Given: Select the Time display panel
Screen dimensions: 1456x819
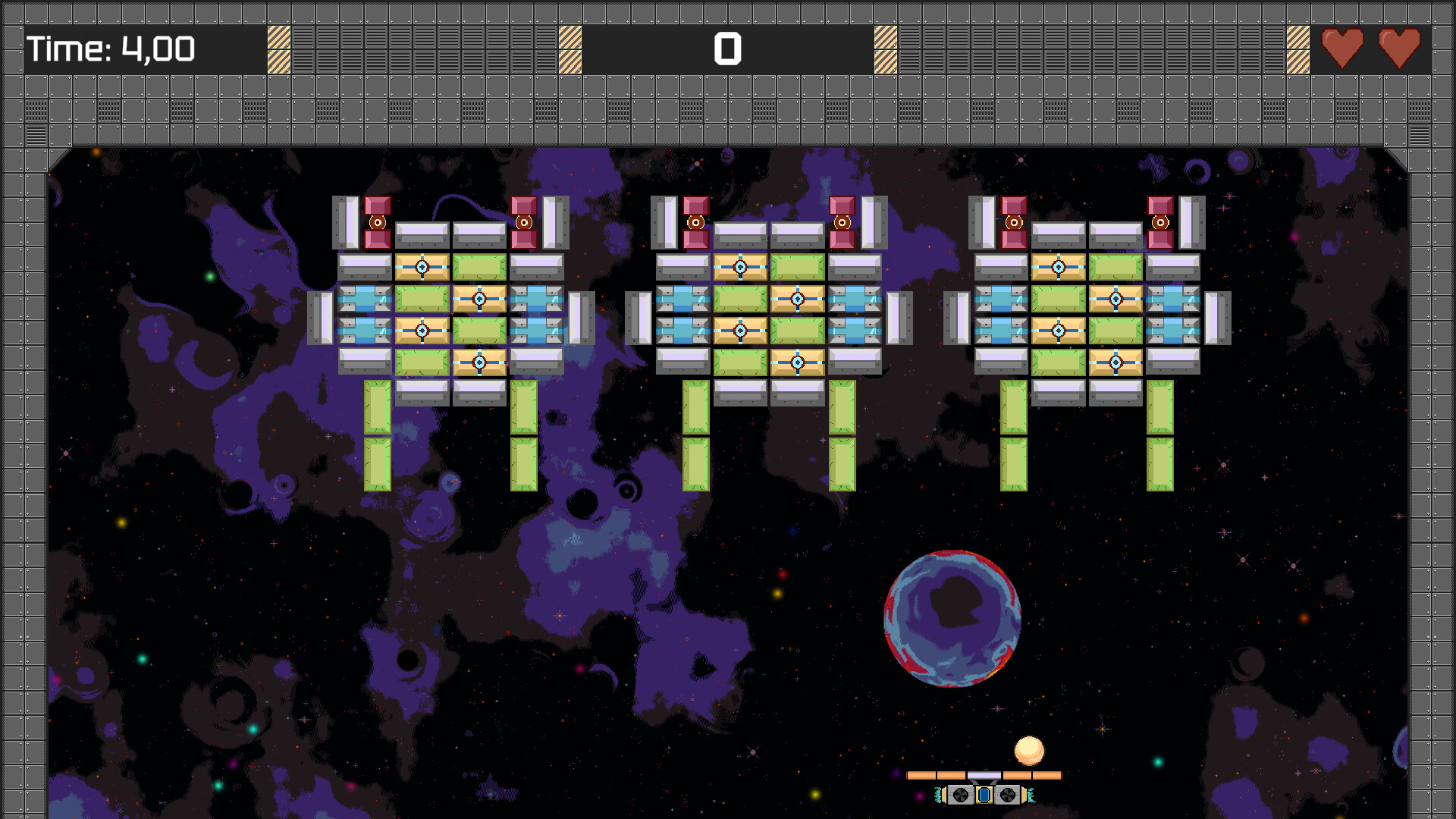Looking at the screenshot, I should click(x=110, y=50).
